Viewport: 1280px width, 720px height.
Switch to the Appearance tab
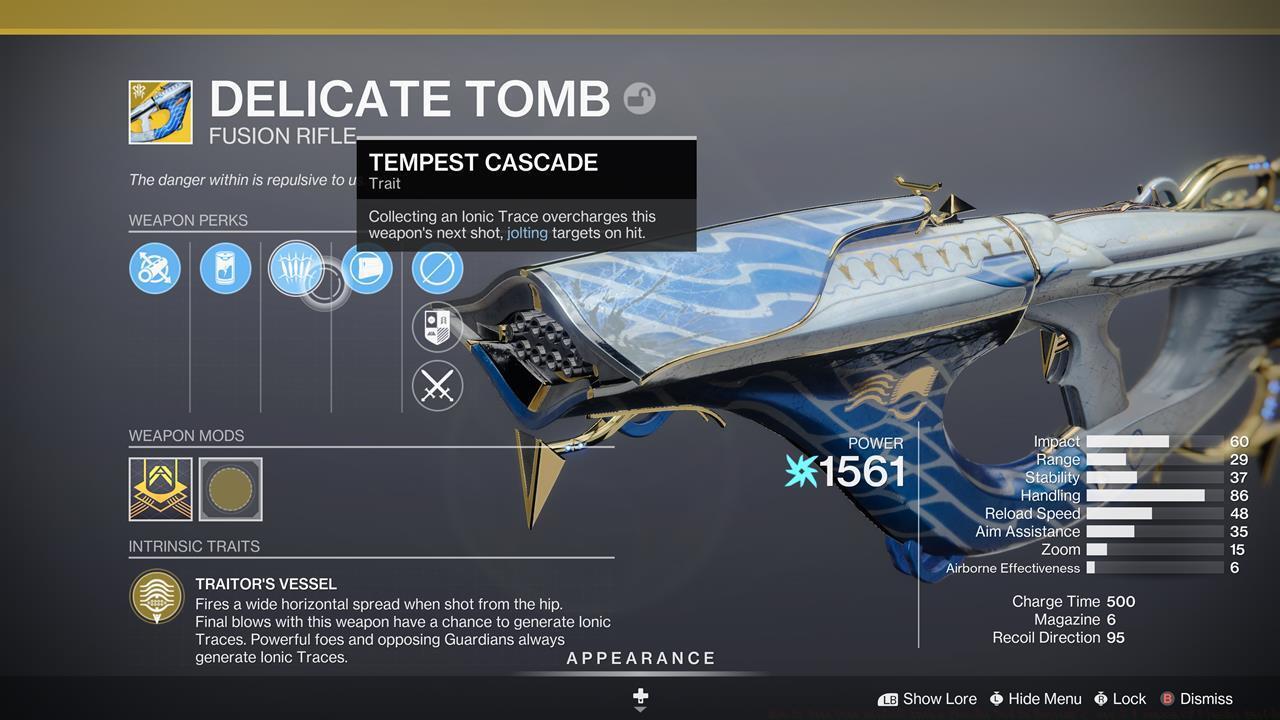pyautogui.click(x=640, y=658)
